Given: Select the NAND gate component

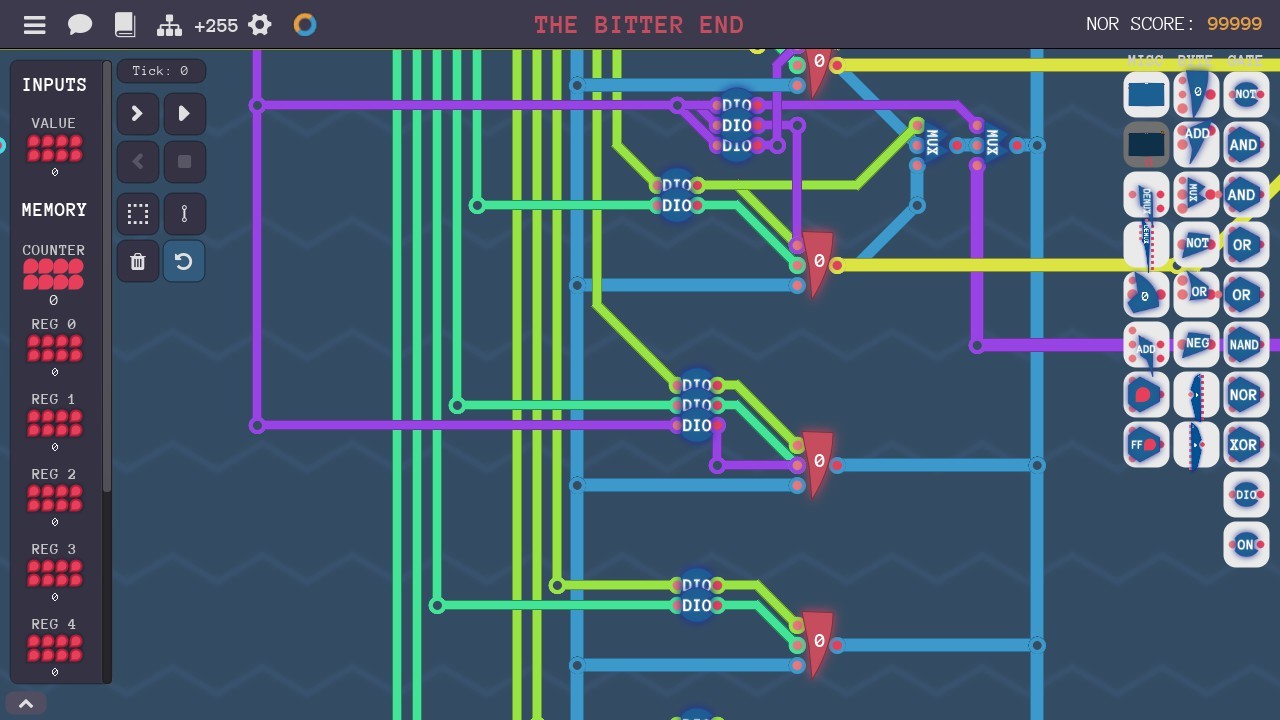Looking at the screenshot, I should click(x=1245, y=344).
